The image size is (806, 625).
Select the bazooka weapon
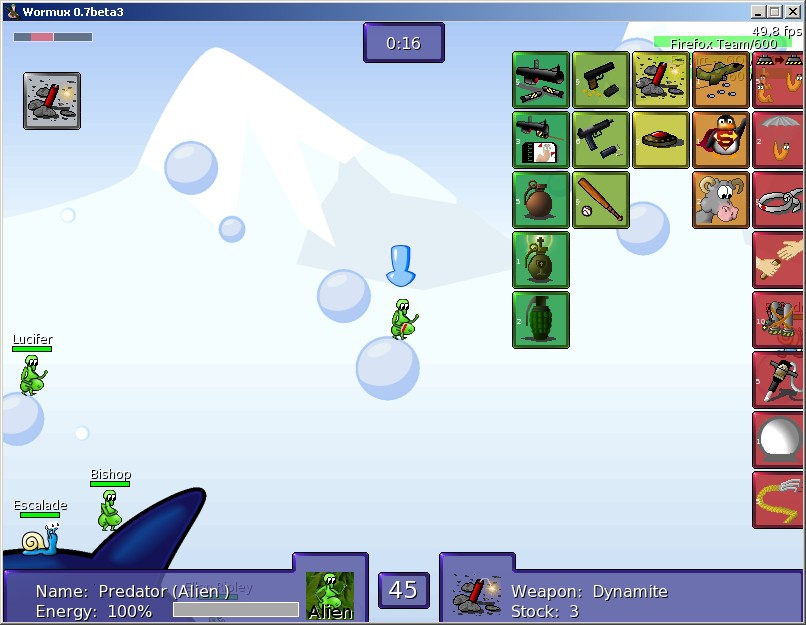coord(541,80)
